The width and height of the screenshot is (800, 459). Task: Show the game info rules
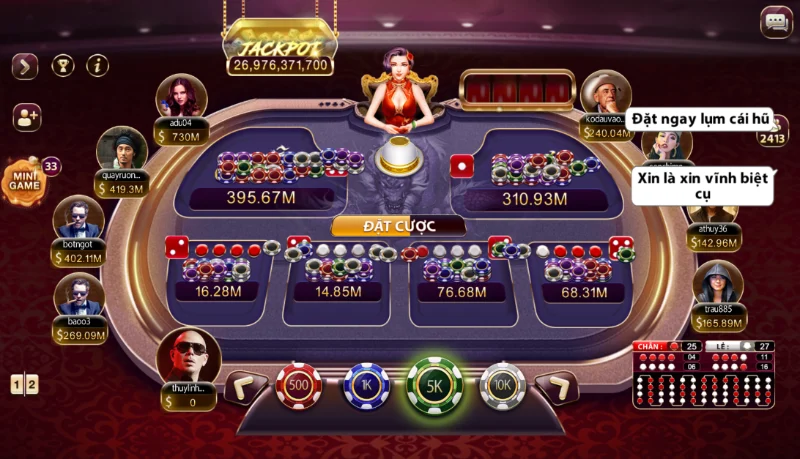click(x=97, y=66)
